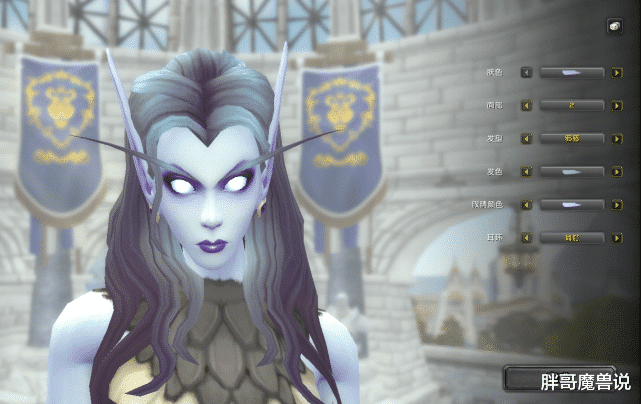Cycle to previous earrings (耳环) option

click(x=526, y=237)
